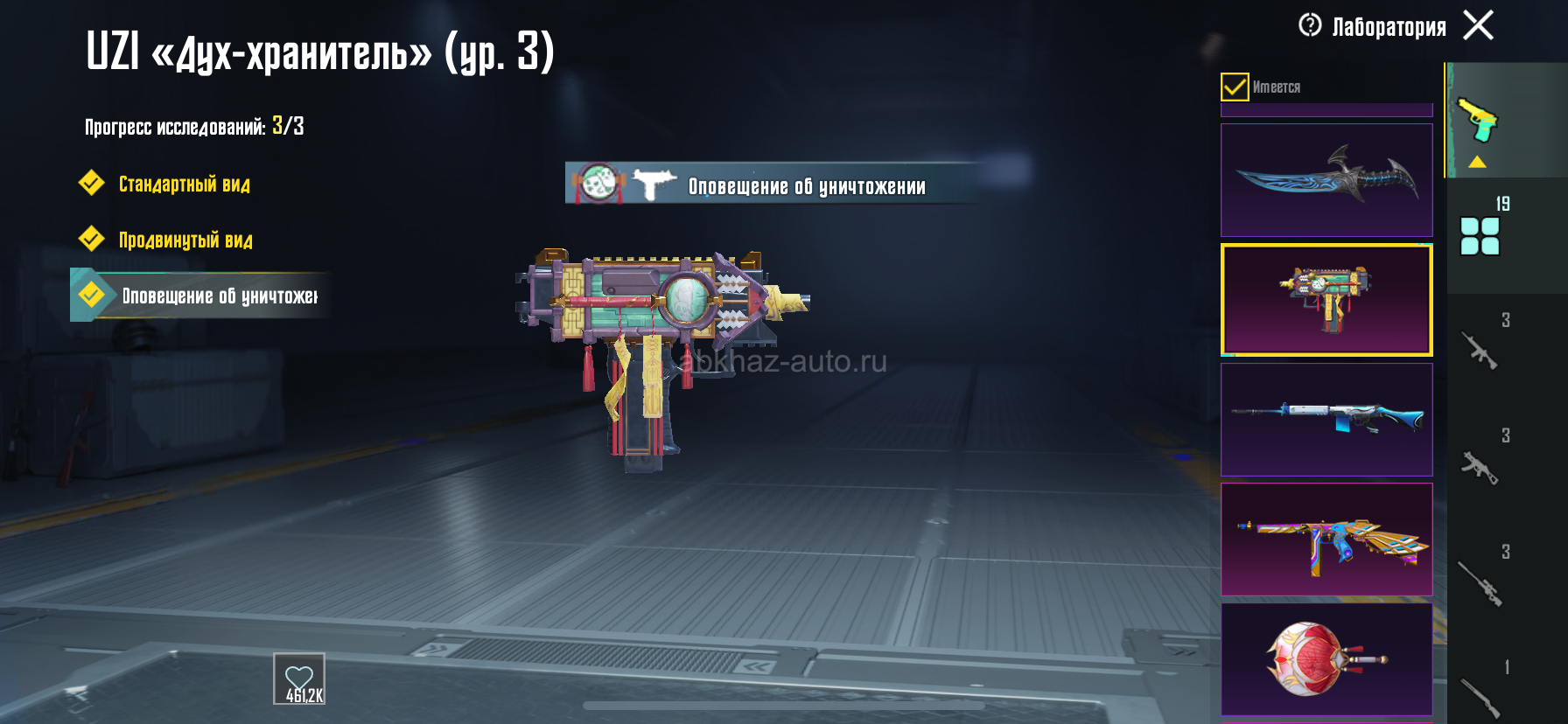
Task: Switch to the all-weapons grid tab
Action: pos(1480,234)
